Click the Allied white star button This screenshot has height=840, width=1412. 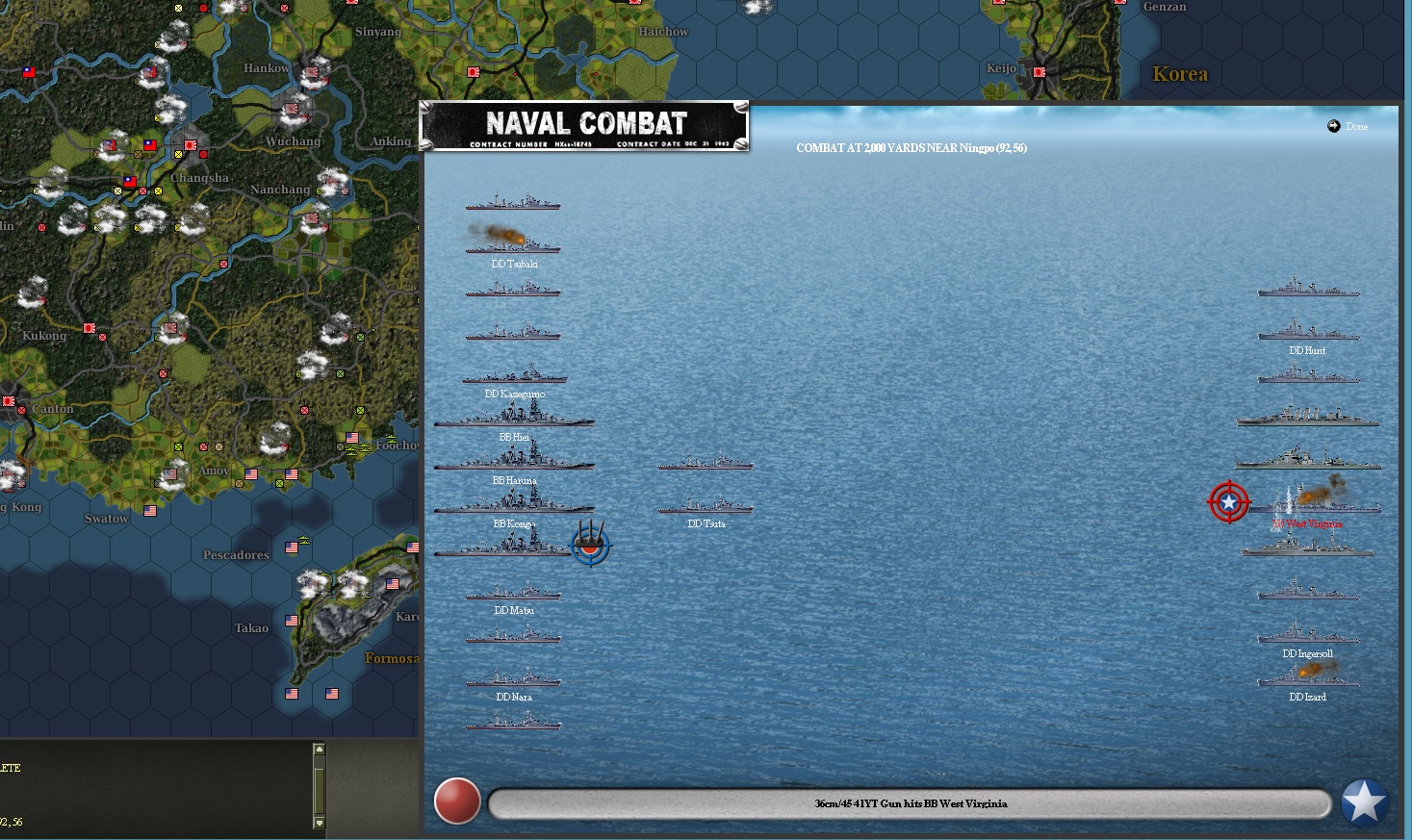pyautogui.click(x=1364, y=802)
